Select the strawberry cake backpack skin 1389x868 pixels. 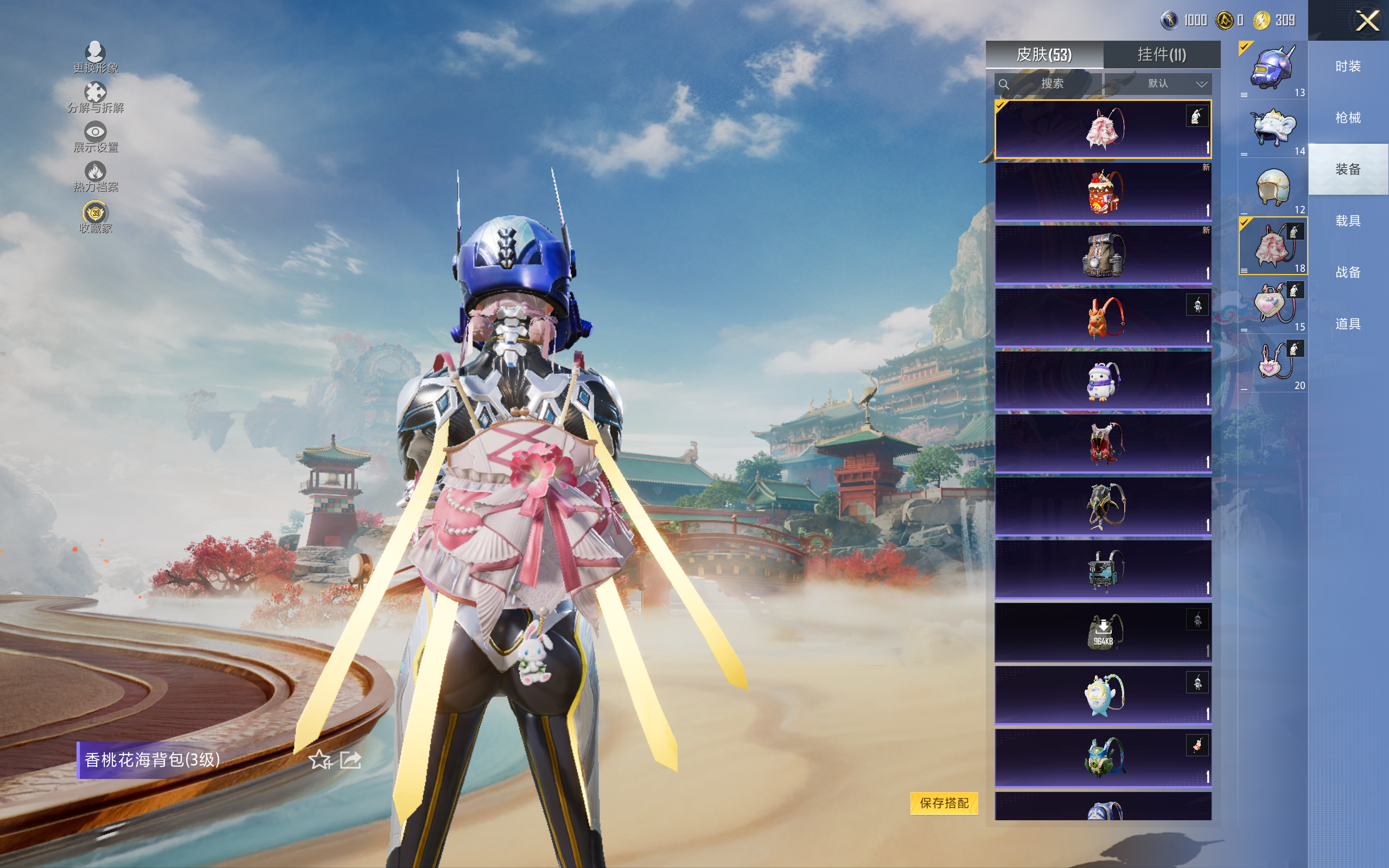pos(1103,192)
